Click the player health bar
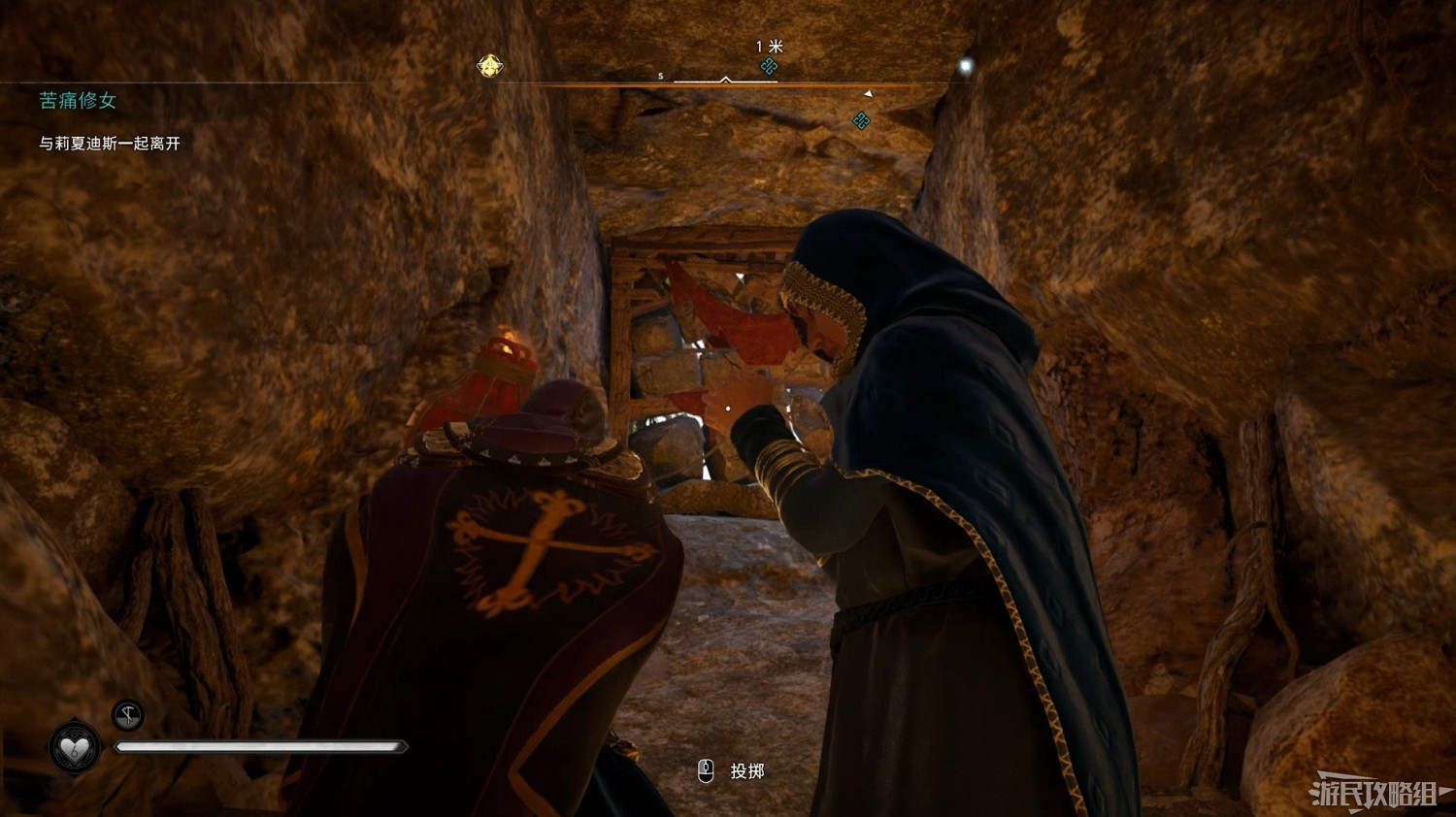Screen dimensions: 1456x817 [x=262, y=746]
